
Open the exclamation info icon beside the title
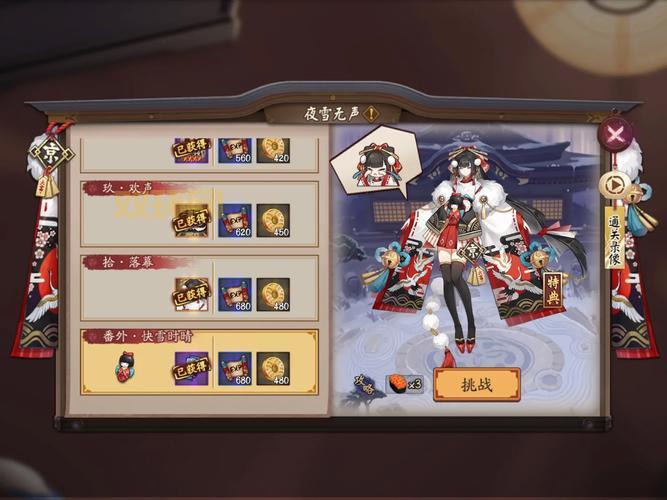371,114
